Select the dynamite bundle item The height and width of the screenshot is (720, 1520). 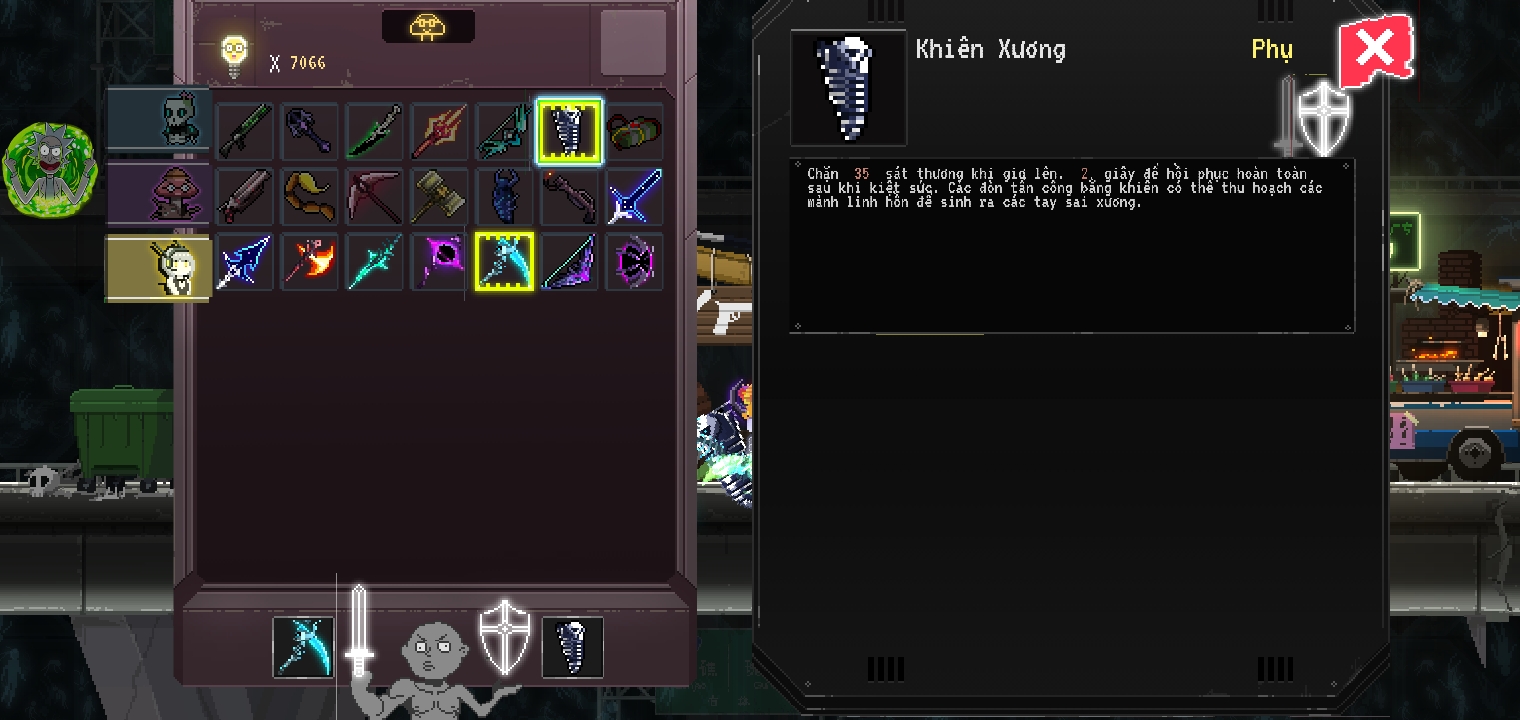(x=634, y=131)
